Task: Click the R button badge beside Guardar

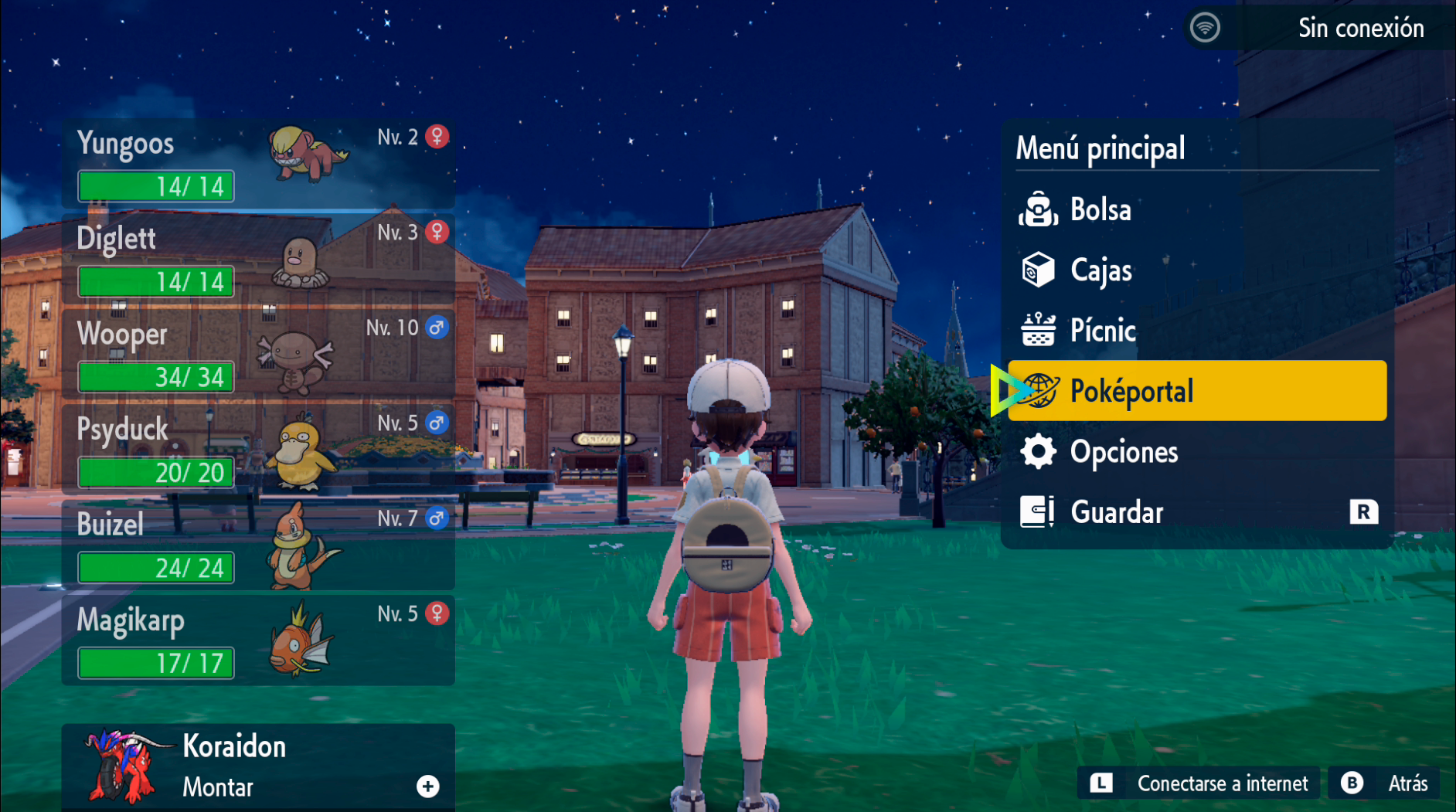Action: tap(1364, 511)
